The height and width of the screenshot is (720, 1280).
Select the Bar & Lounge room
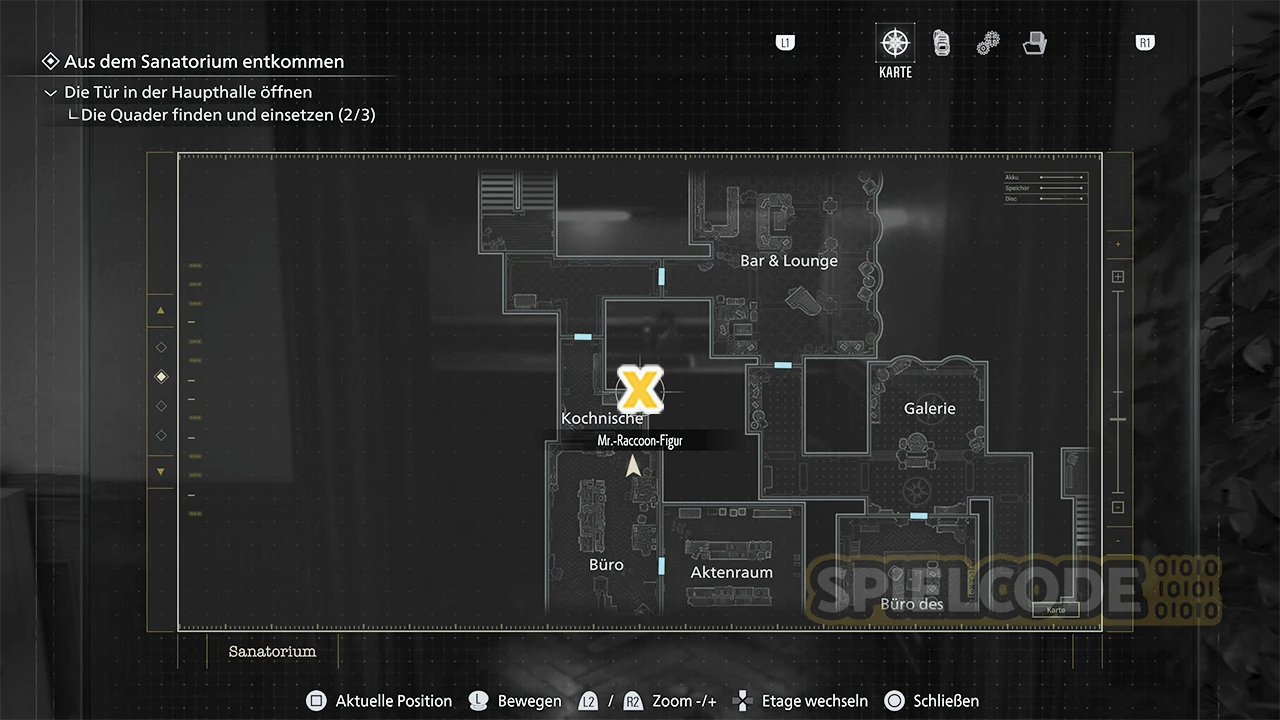pos(788,261)
